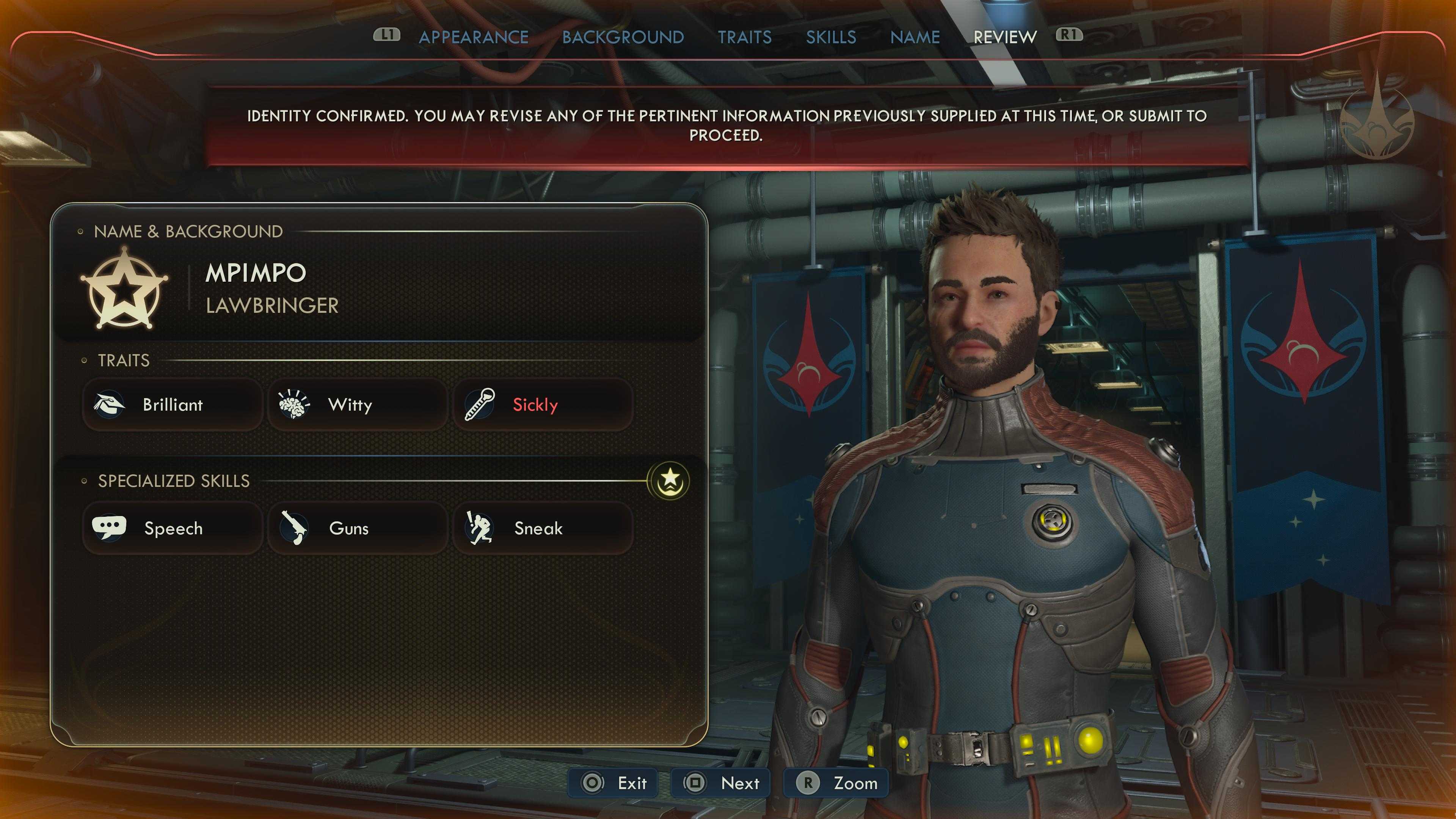Click the Sickly trait
Screen dimensions: 1456x819
543,405
